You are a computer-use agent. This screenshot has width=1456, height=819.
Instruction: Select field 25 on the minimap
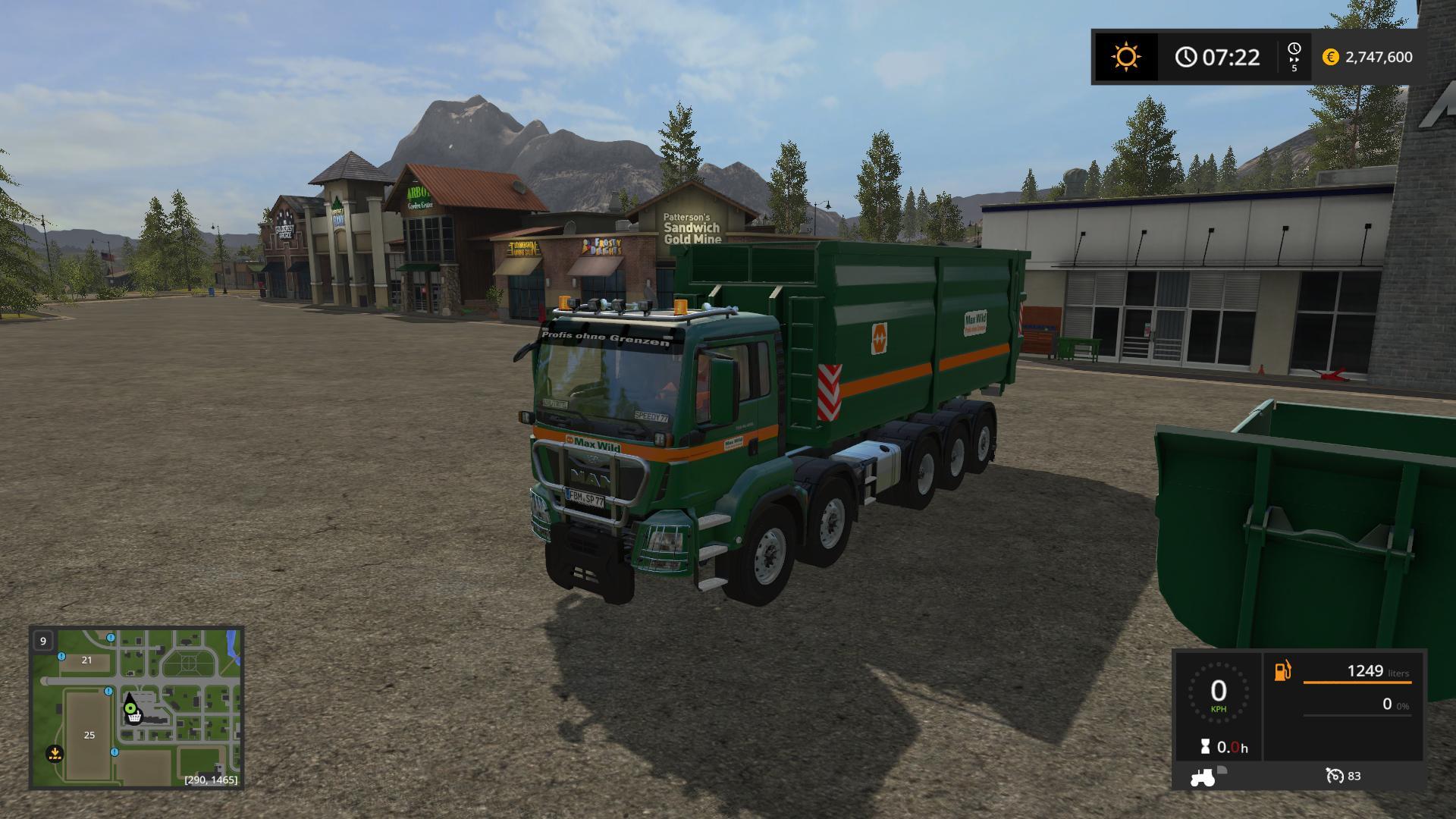pos(89,735)
